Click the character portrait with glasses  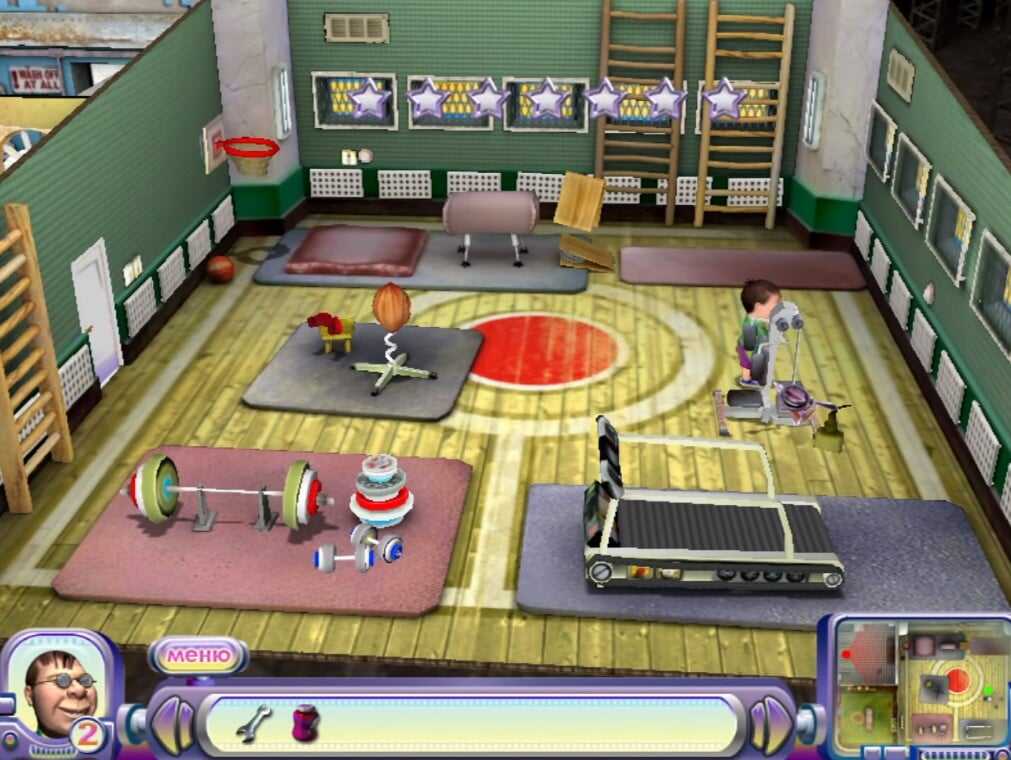[x=60, y=692]
